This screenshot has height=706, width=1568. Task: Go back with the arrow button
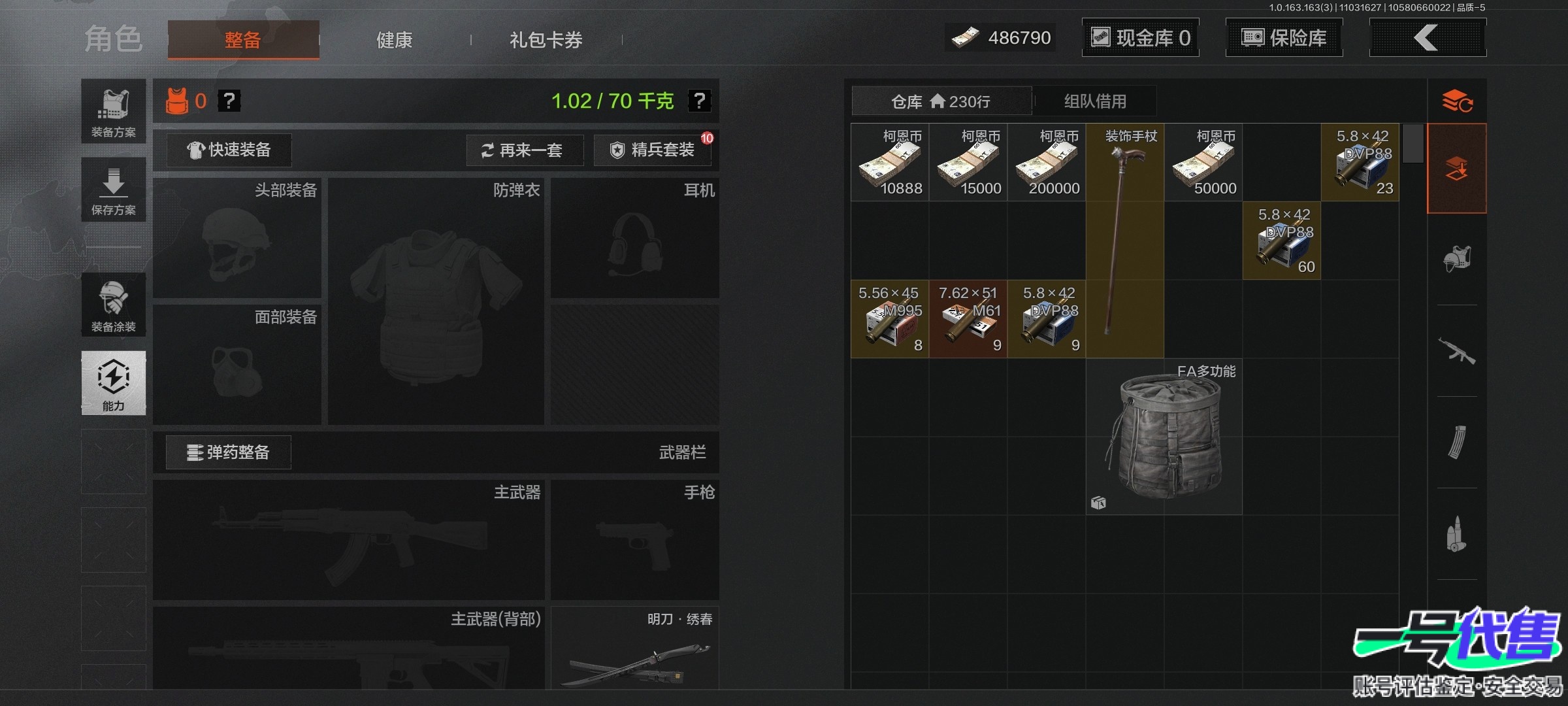1427,38
